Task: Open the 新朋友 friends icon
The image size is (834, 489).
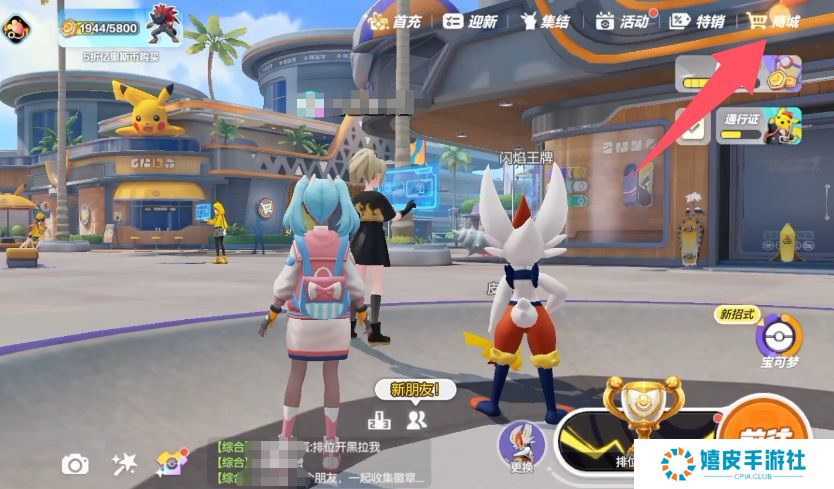Action: (417, 420)
